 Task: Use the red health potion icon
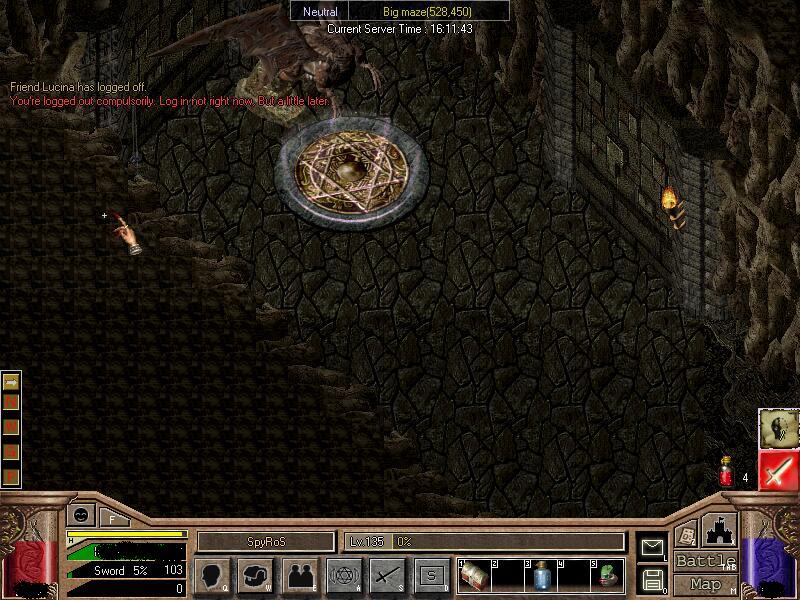727,474
